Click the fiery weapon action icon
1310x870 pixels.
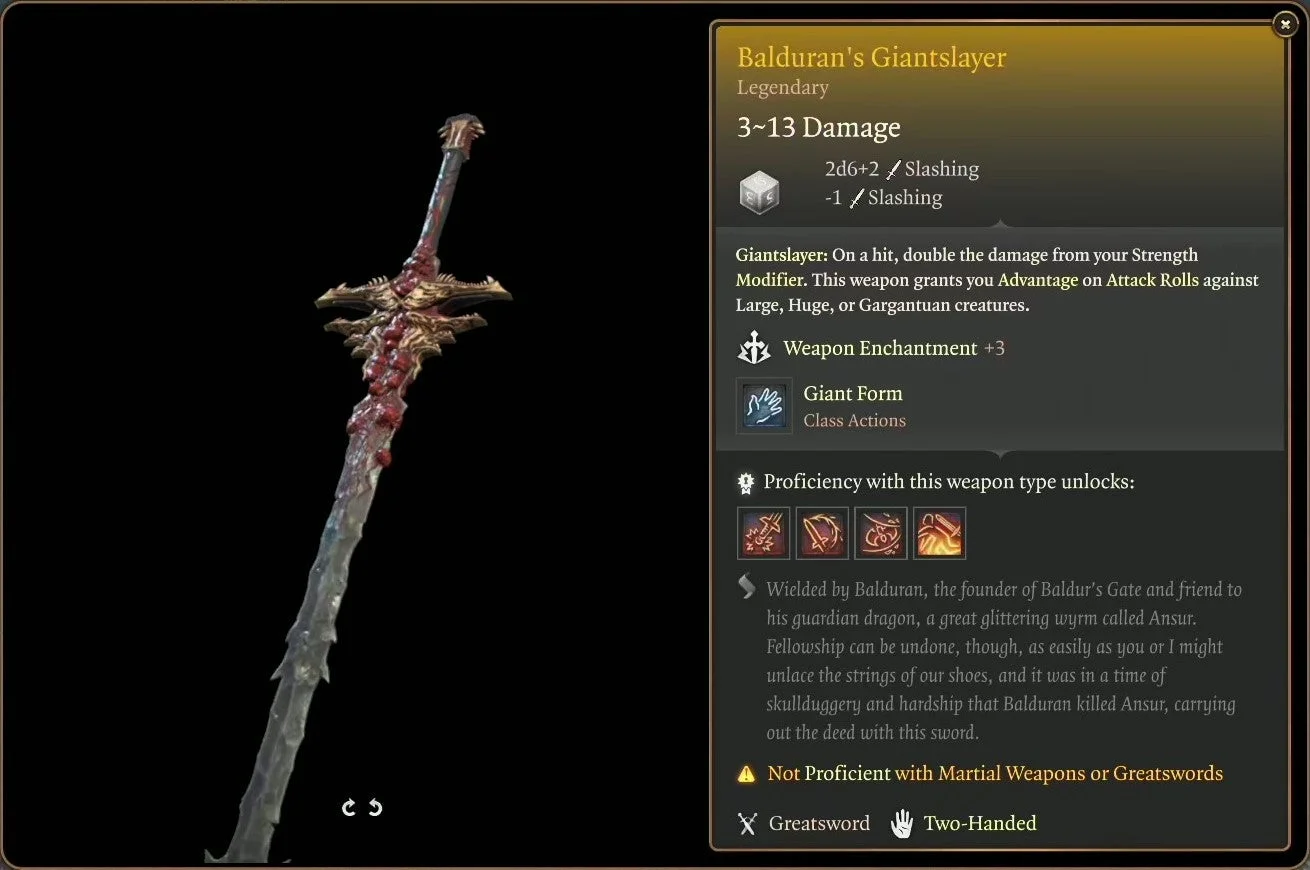pyautogui.click(x=939, y=533)
